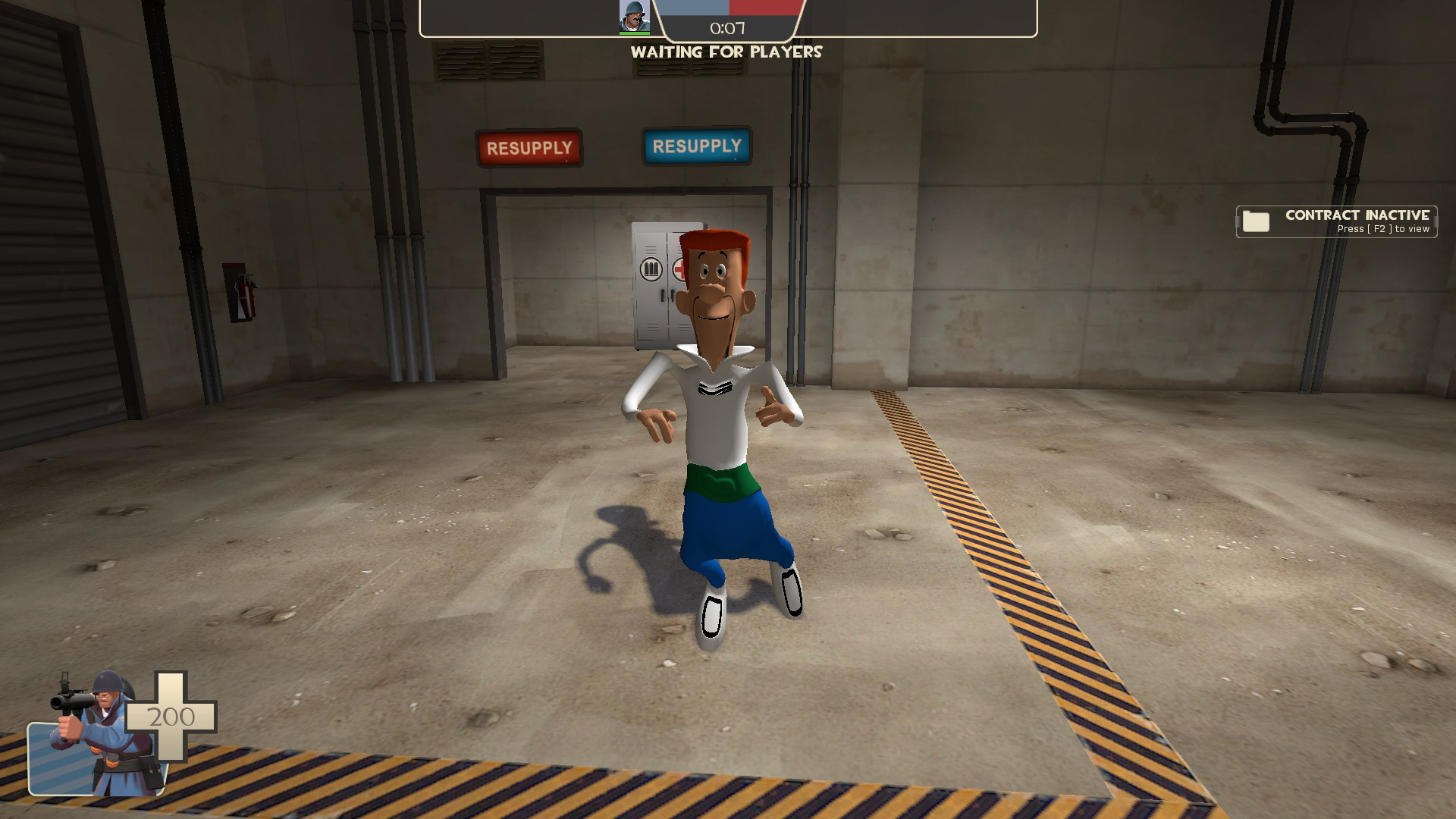Select the WAITING FOR PLAYERS banner
Screen dimensions: 1456x819
[727, 52]
